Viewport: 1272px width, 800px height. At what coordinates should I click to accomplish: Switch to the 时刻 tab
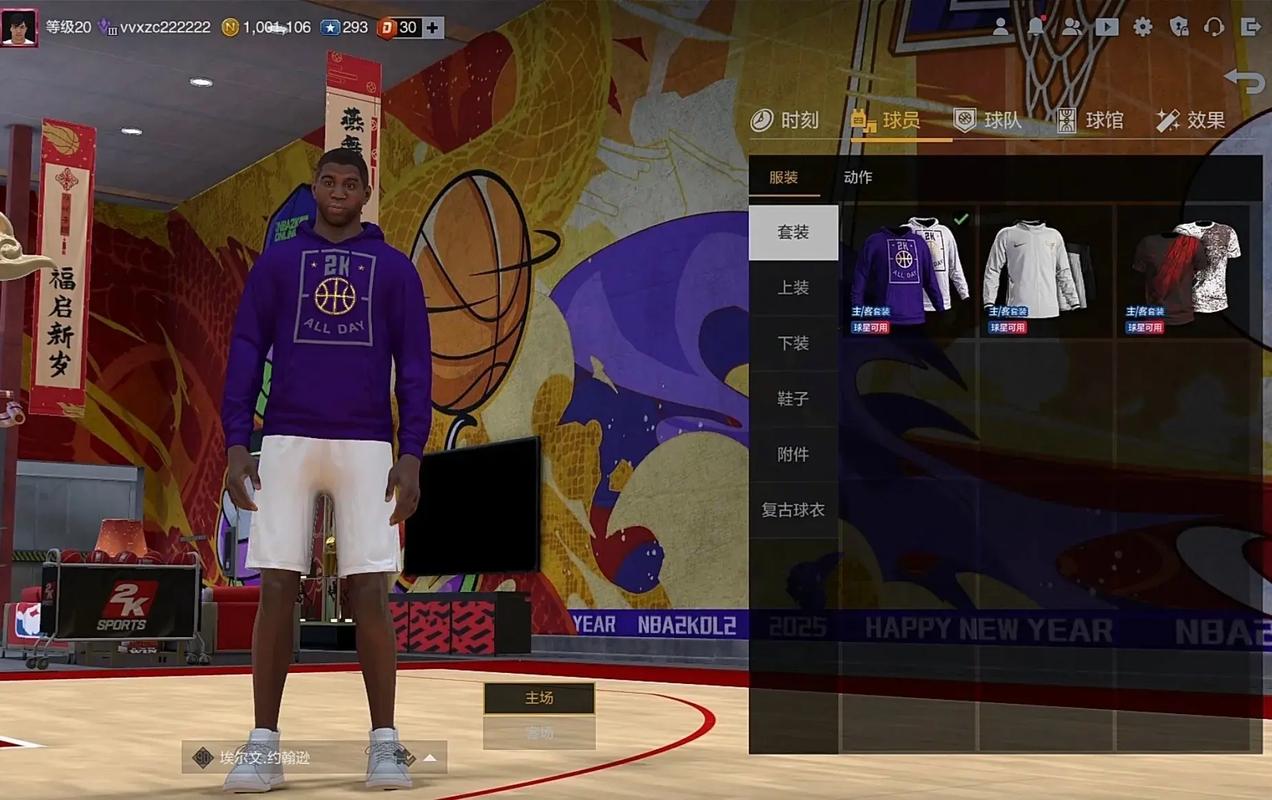click(786, 121)
